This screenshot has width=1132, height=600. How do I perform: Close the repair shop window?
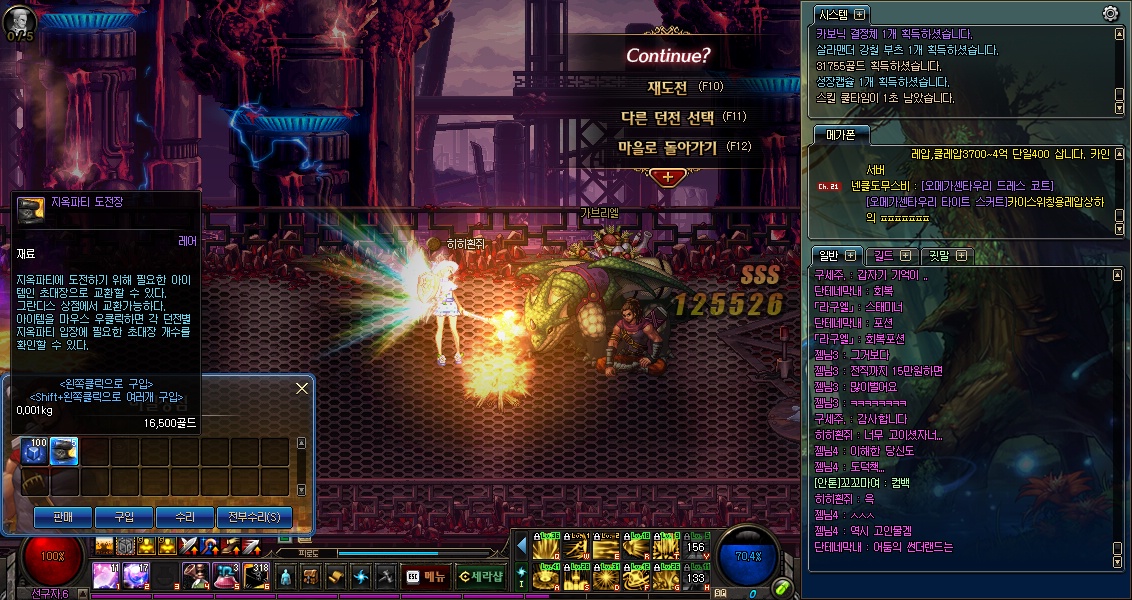coord(302,388)
